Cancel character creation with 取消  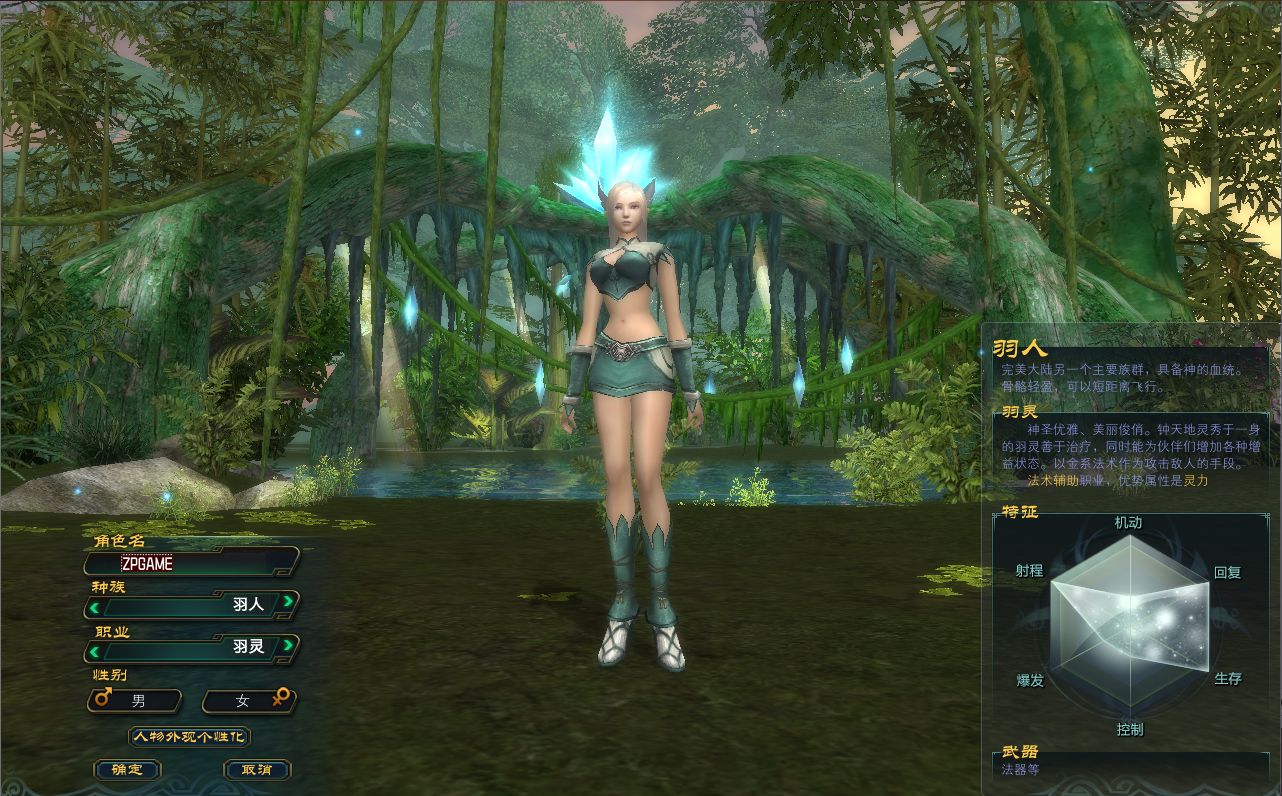(x=256, y=770)
